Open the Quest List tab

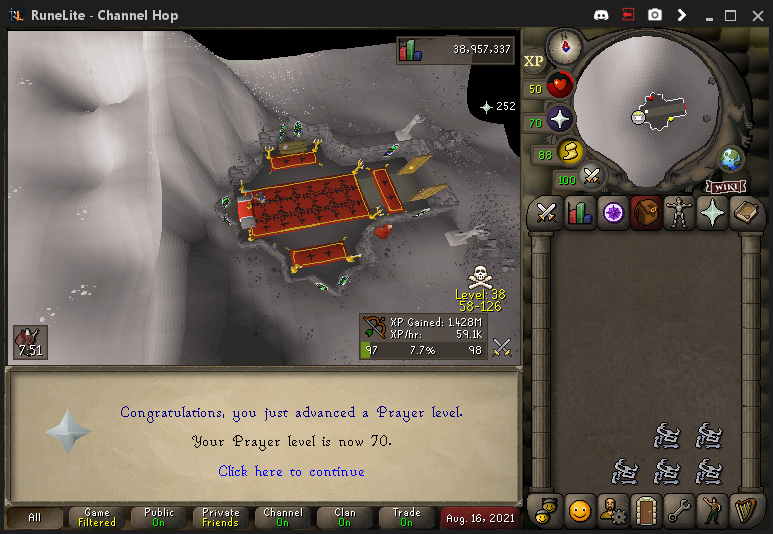tap(612, 212)
